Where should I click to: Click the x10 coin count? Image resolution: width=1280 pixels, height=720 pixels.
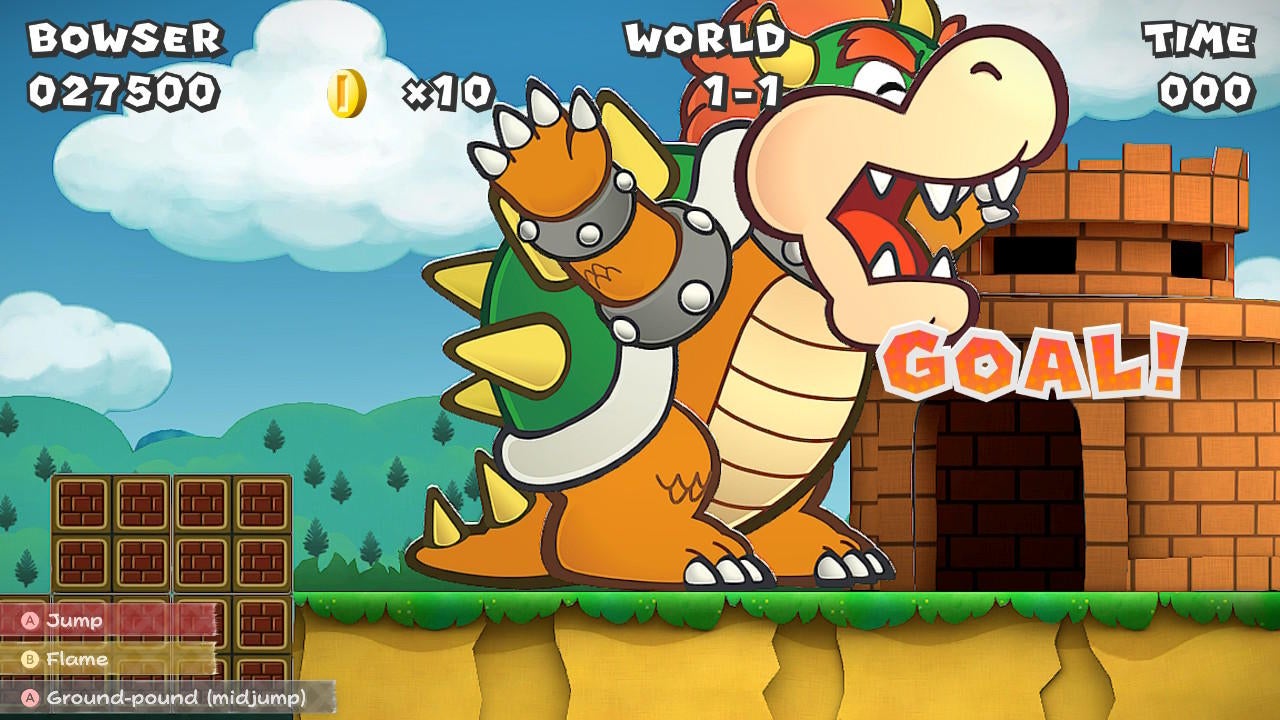click(448, 91)
